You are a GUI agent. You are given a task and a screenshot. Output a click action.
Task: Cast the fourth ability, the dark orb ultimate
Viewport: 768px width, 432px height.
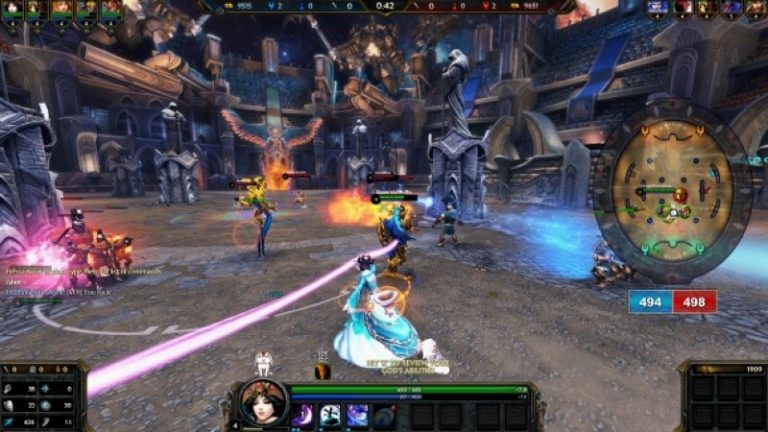[x=384, y=415]
